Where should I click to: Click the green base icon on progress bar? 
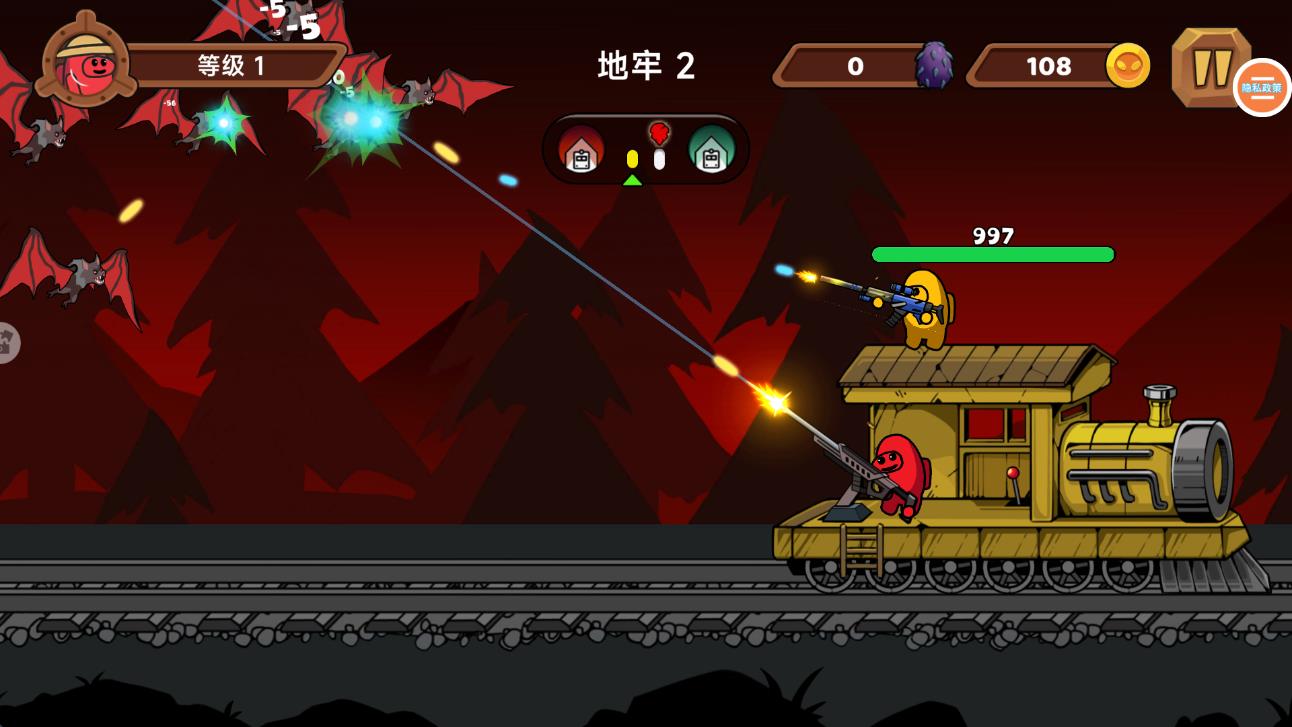click(x=712, y=153)
